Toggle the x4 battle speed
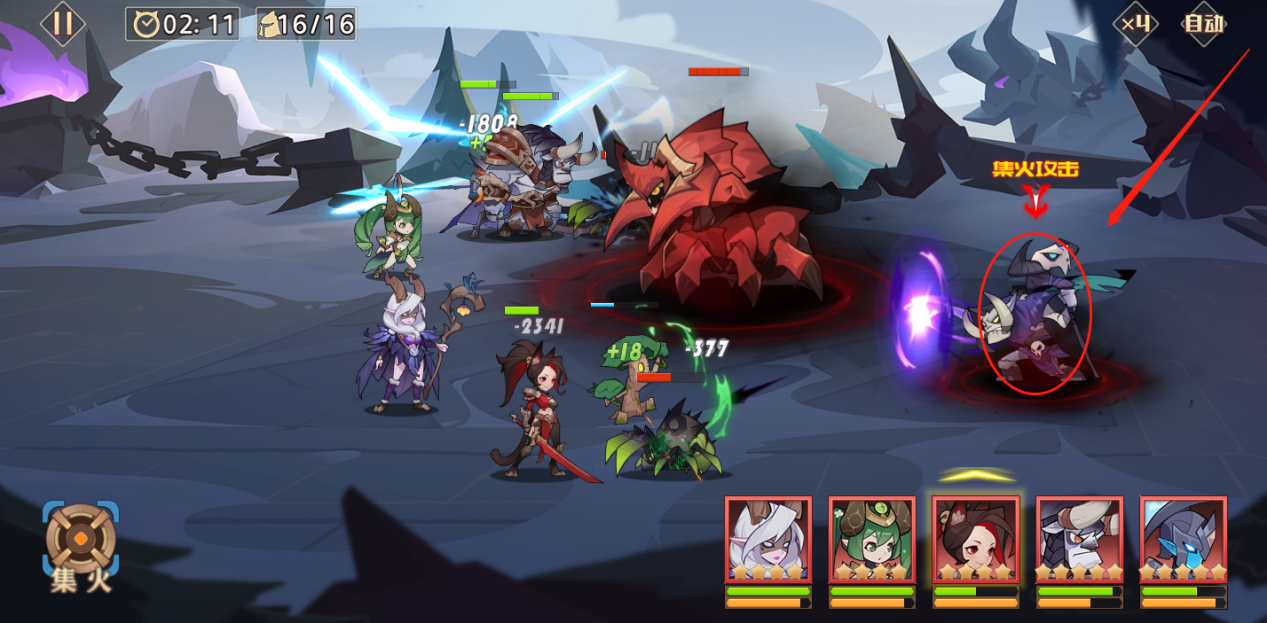This screenshot has width=1267, height=623. click(1135, 23)
